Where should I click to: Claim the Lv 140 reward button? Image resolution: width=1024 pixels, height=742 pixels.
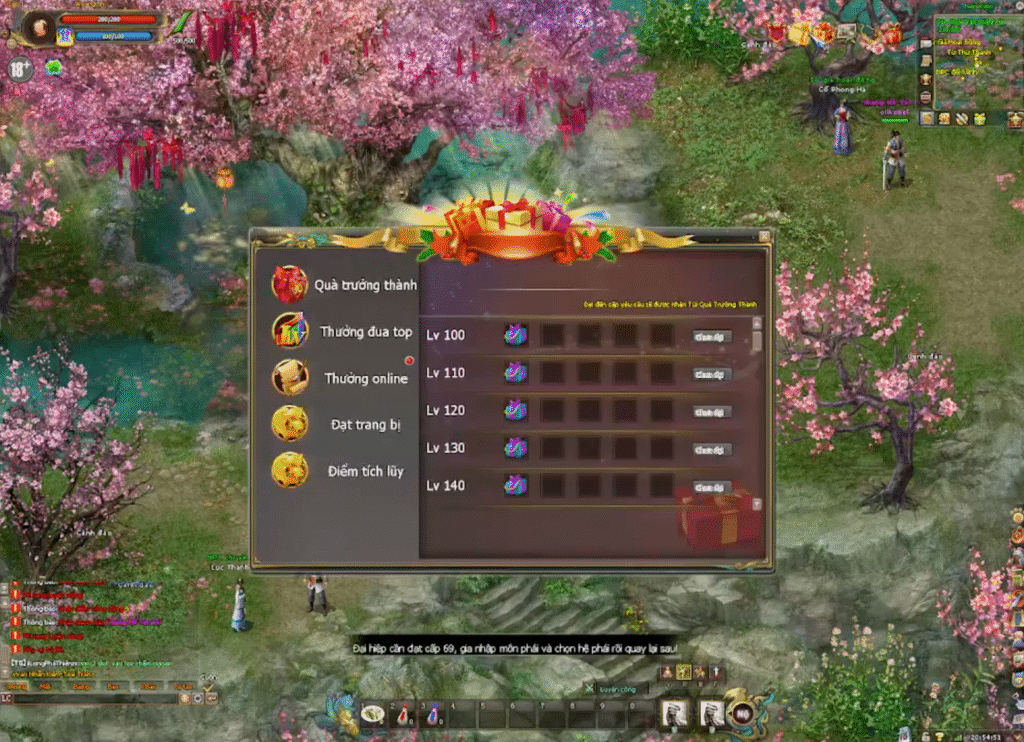coord(712,487)
